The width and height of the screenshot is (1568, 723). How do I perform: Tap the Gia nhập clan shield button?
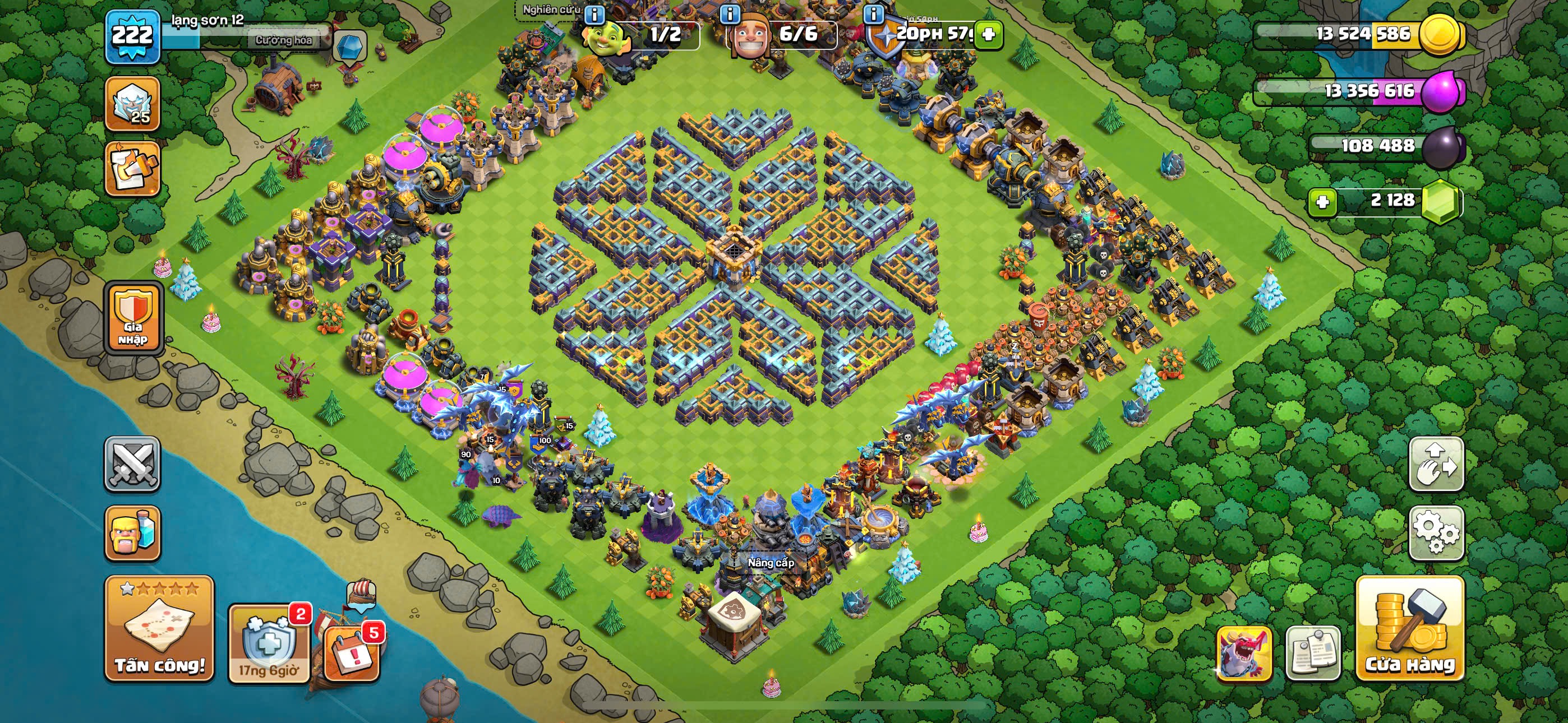pos(133,318)
